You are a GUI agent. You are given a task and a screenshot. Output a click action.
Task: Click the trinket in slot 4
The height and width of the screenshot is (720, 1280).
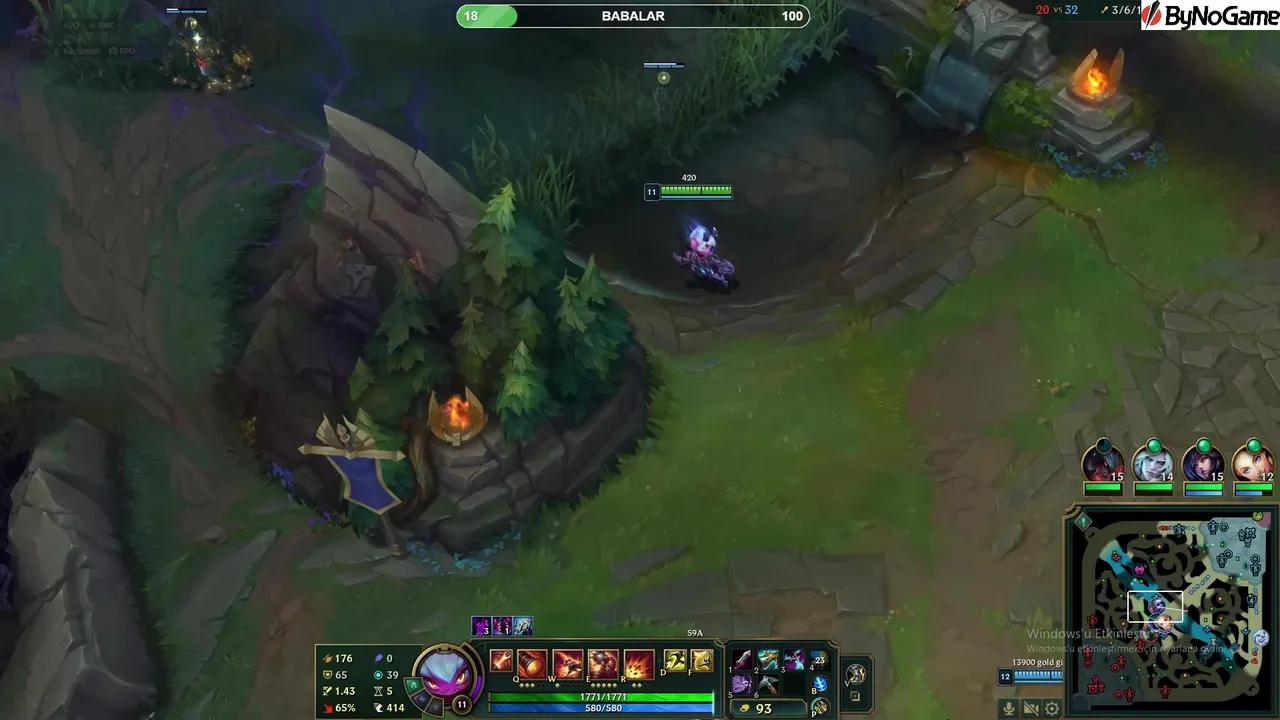point(819,660)
